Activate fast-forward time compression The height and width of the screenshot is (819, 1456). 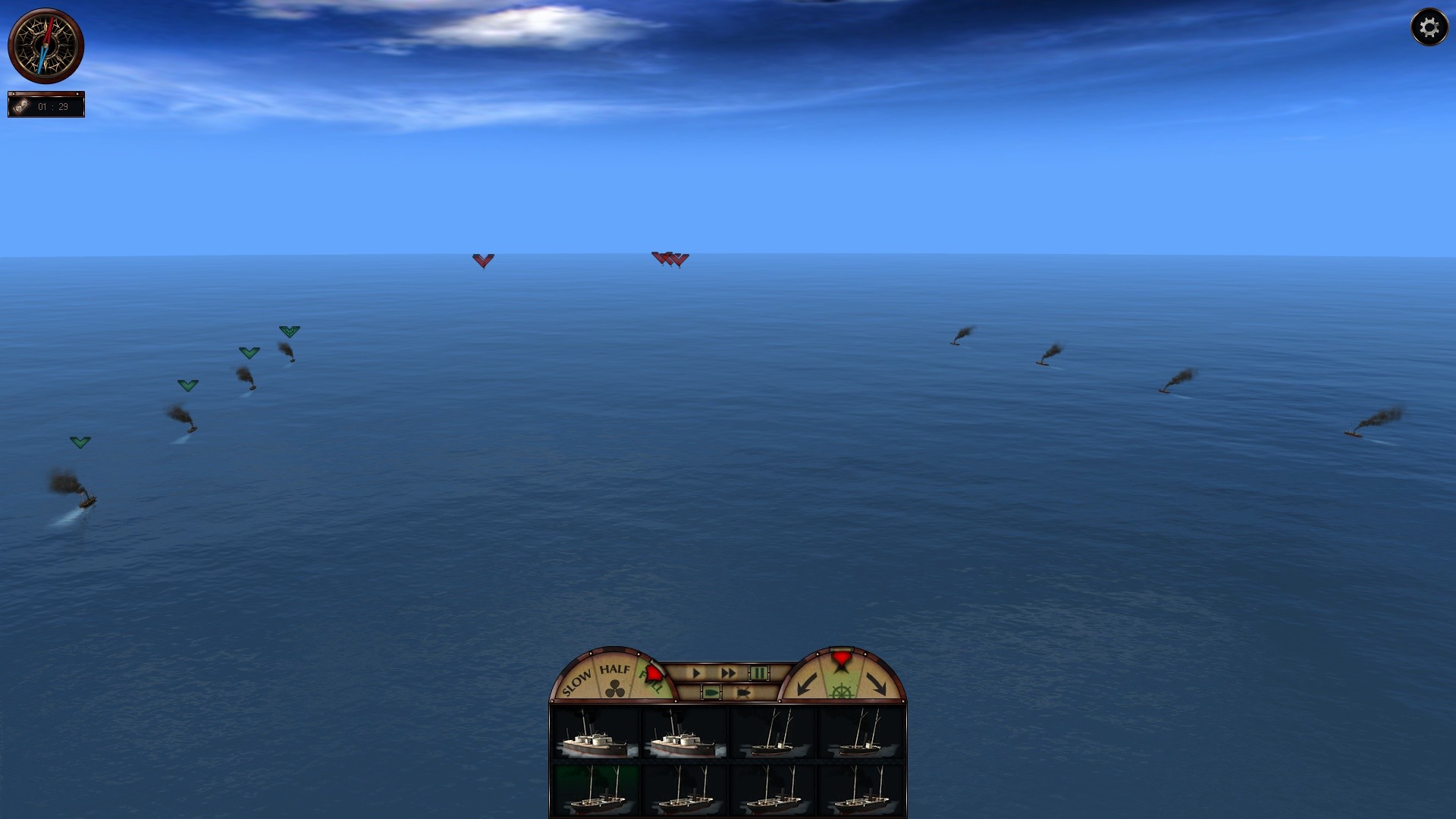tap(728, 673)
